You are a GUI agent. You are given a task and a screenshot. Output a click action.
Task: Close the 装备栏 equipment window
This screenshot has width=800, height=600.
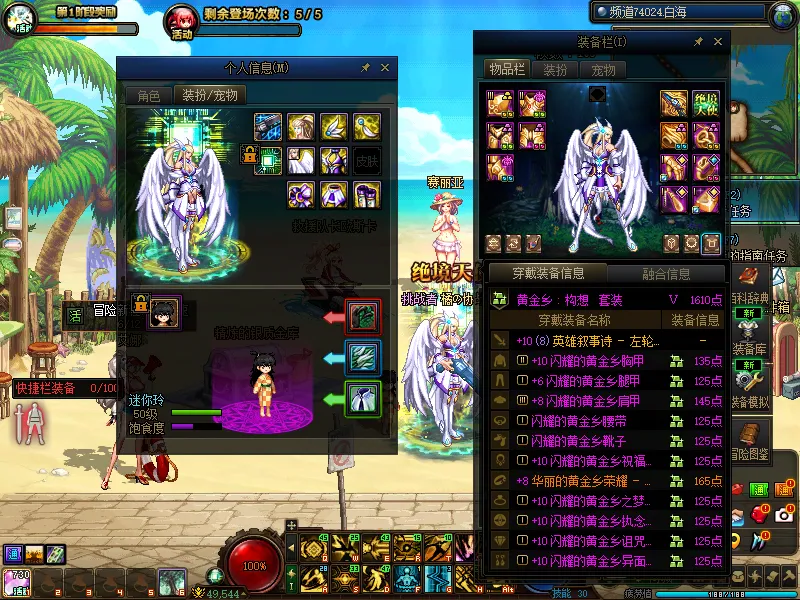718,42
